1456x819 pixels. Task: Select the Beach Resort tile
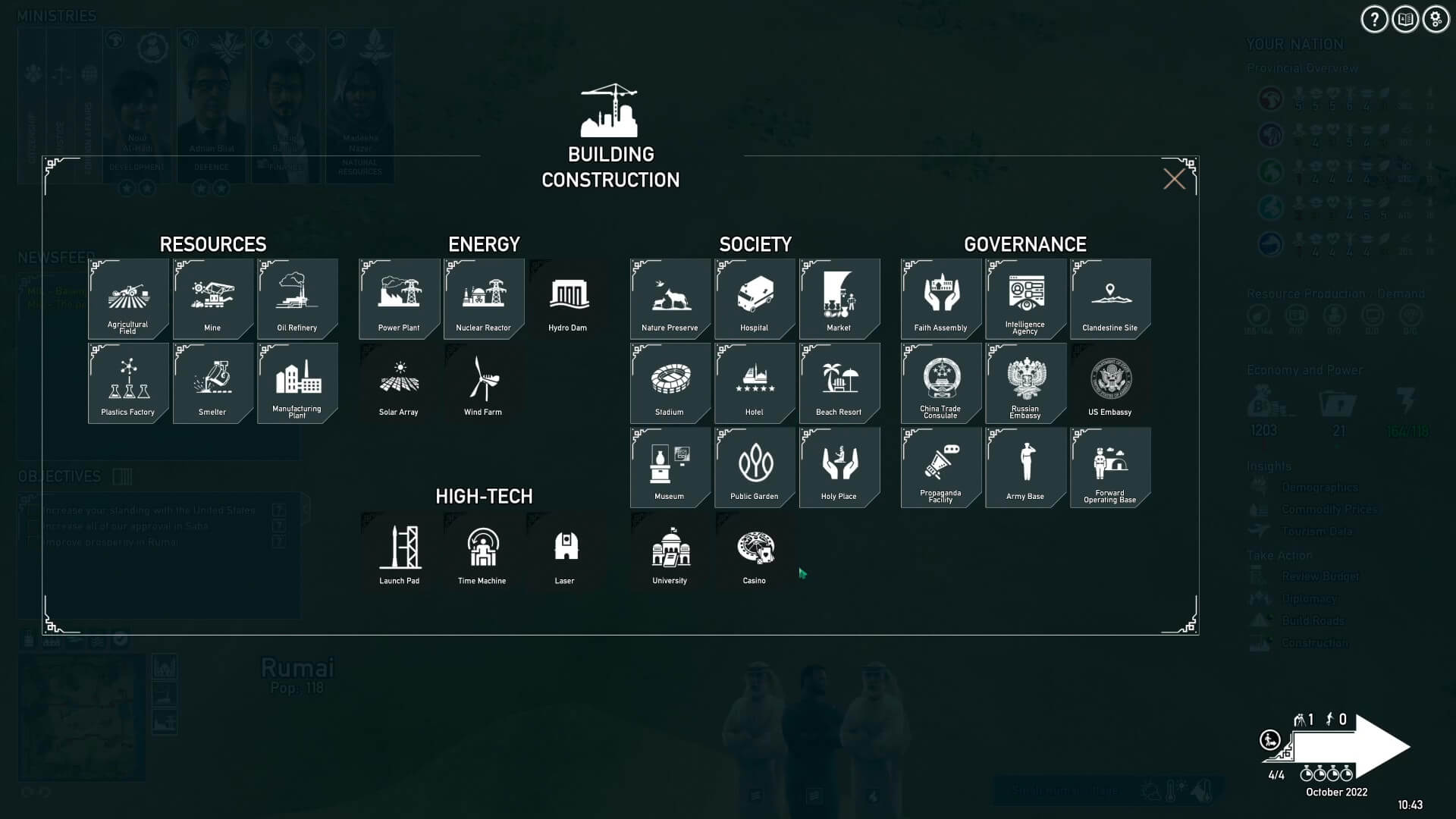point(839,382)
